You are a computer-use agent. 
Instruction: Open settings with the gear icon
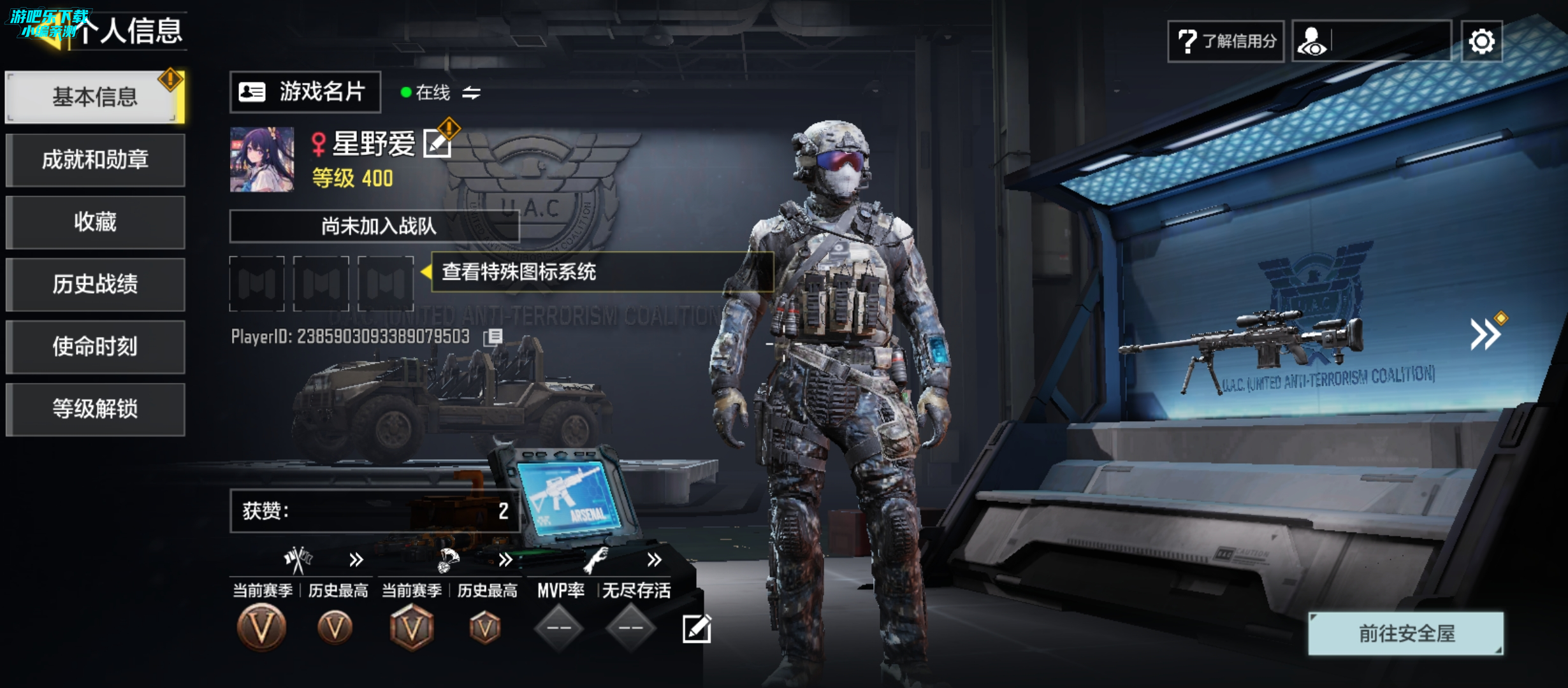pyautogui.click(x=1481, y=41)
